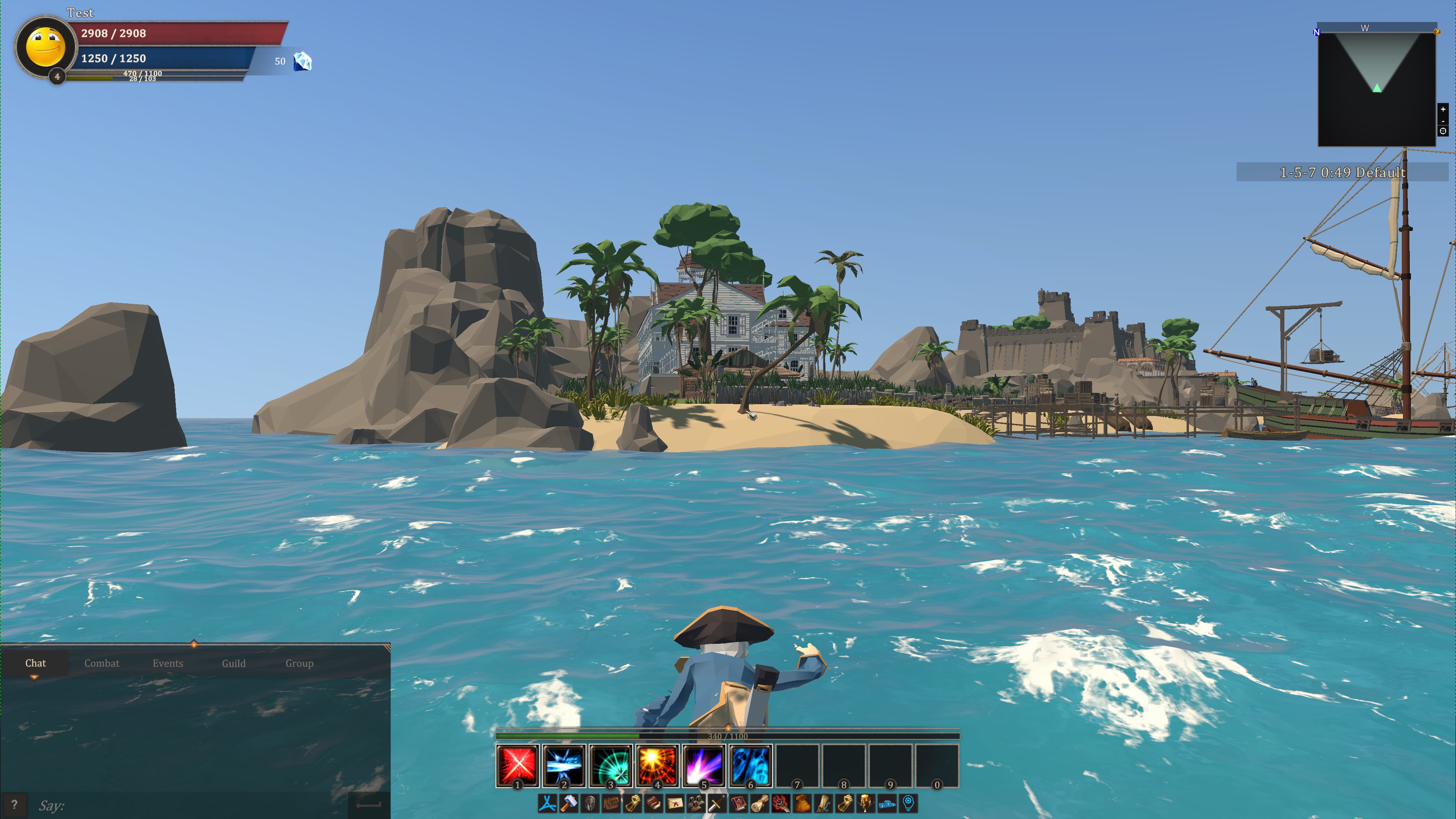This screenshot has width=1456, height=819.
Task: Open equipment via the helmet icon
Action: coord(591,803)
